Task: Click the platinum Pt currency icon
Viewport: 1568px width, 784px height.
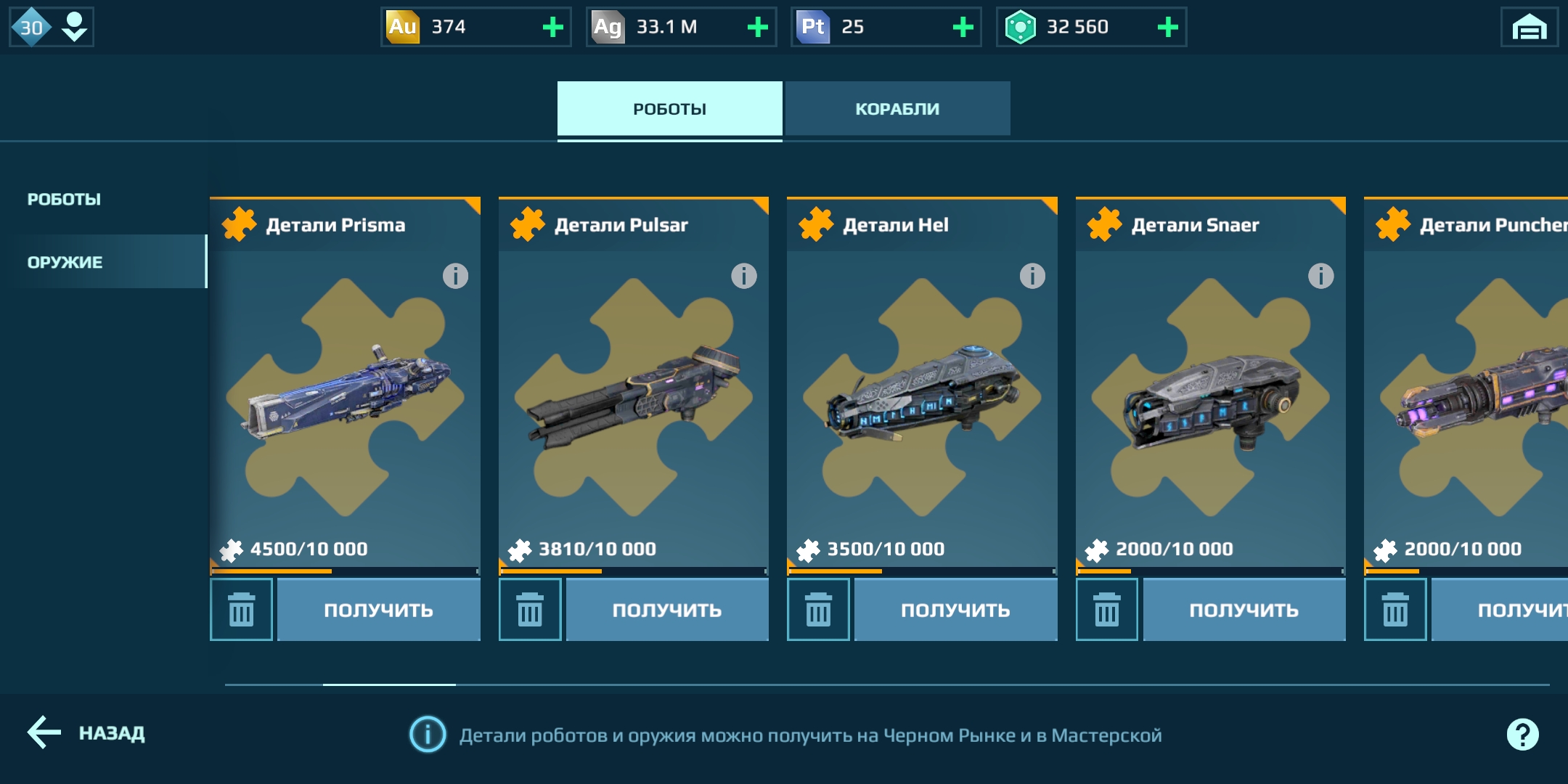Action: [814, 27]
